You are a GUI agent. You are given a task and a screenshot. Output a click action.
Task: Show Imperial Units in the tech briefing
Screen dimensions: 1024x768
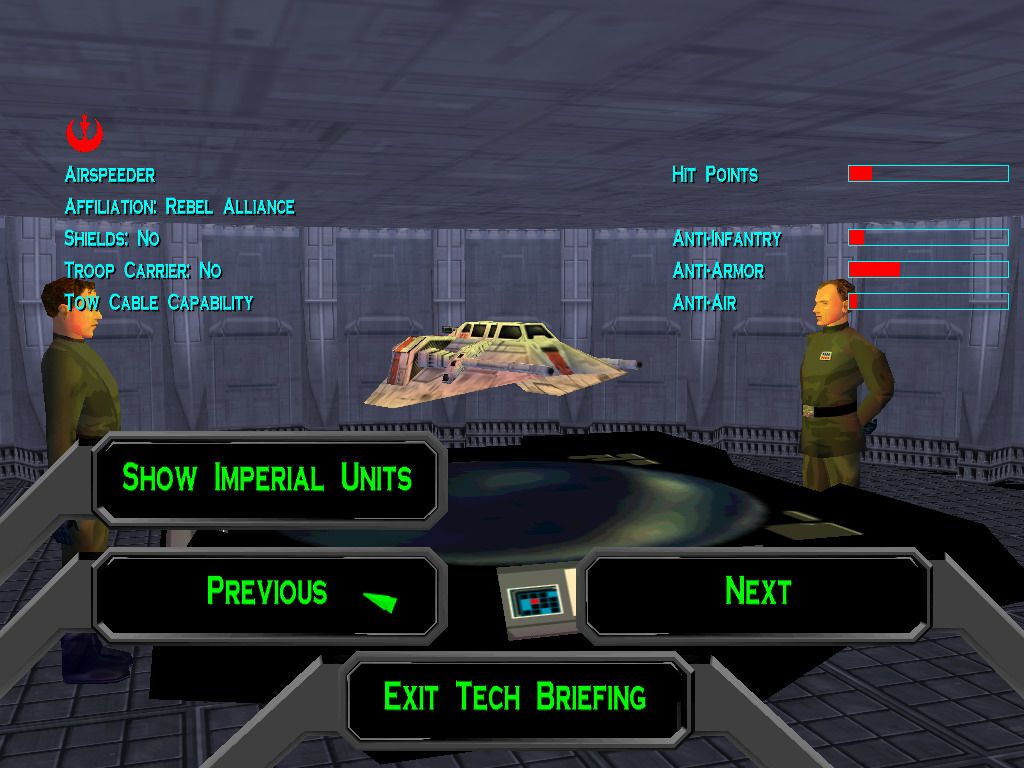(x=267, y=478)
